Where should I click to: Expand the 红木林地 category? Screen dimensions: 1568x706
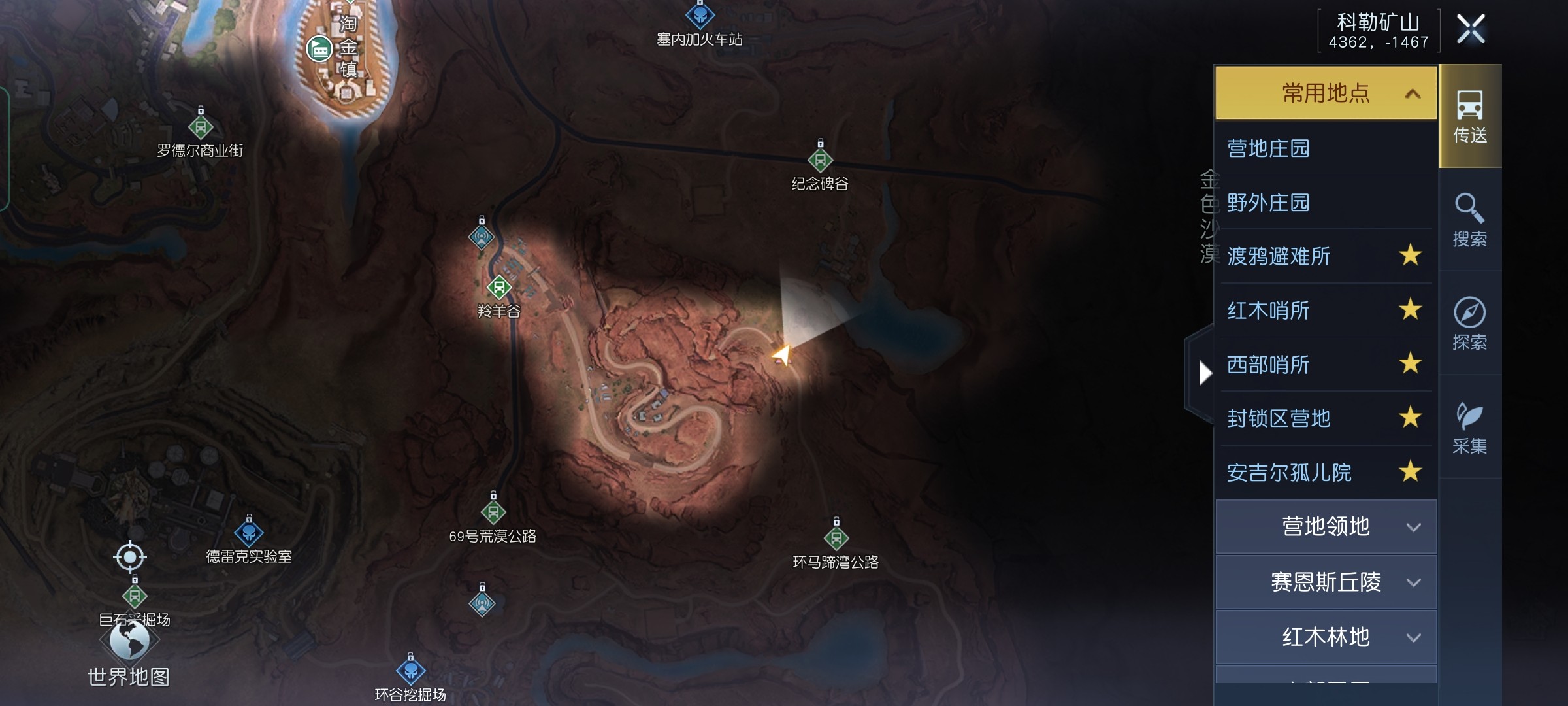pos(1326,637)
